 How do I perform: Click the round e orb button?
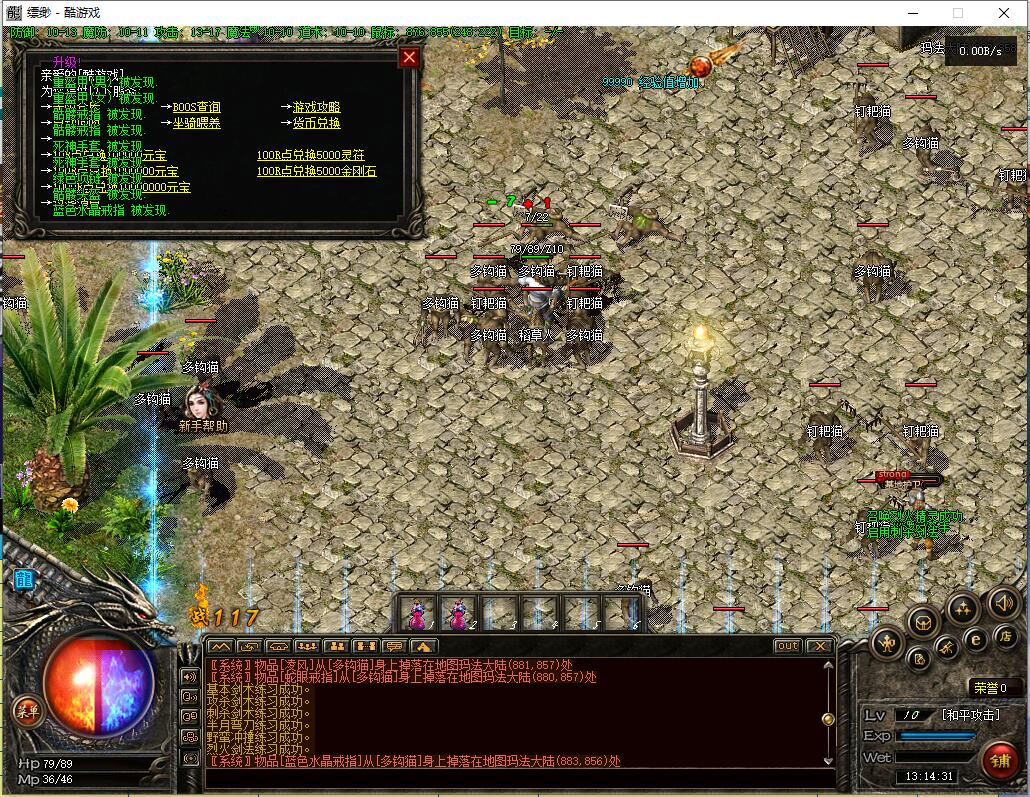(975, 638)
